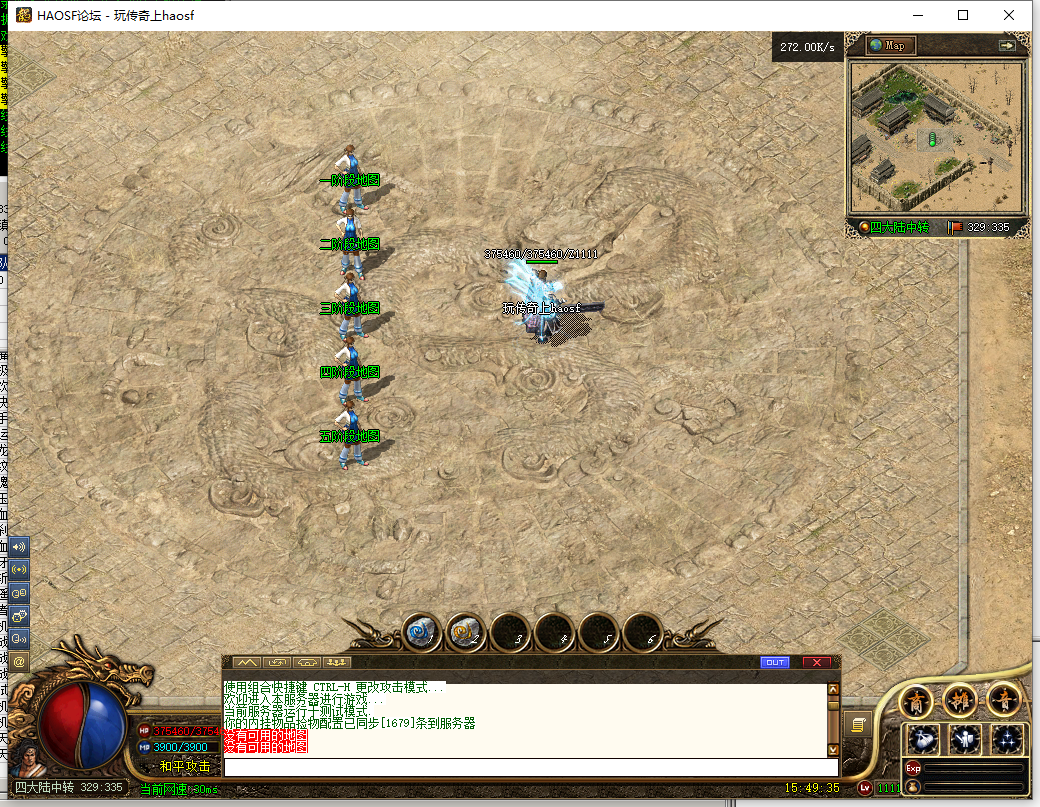This screenshot has height=807, width=1040.
Task: Open the 奇 round gold button
Action: [x=1003, y=701]
